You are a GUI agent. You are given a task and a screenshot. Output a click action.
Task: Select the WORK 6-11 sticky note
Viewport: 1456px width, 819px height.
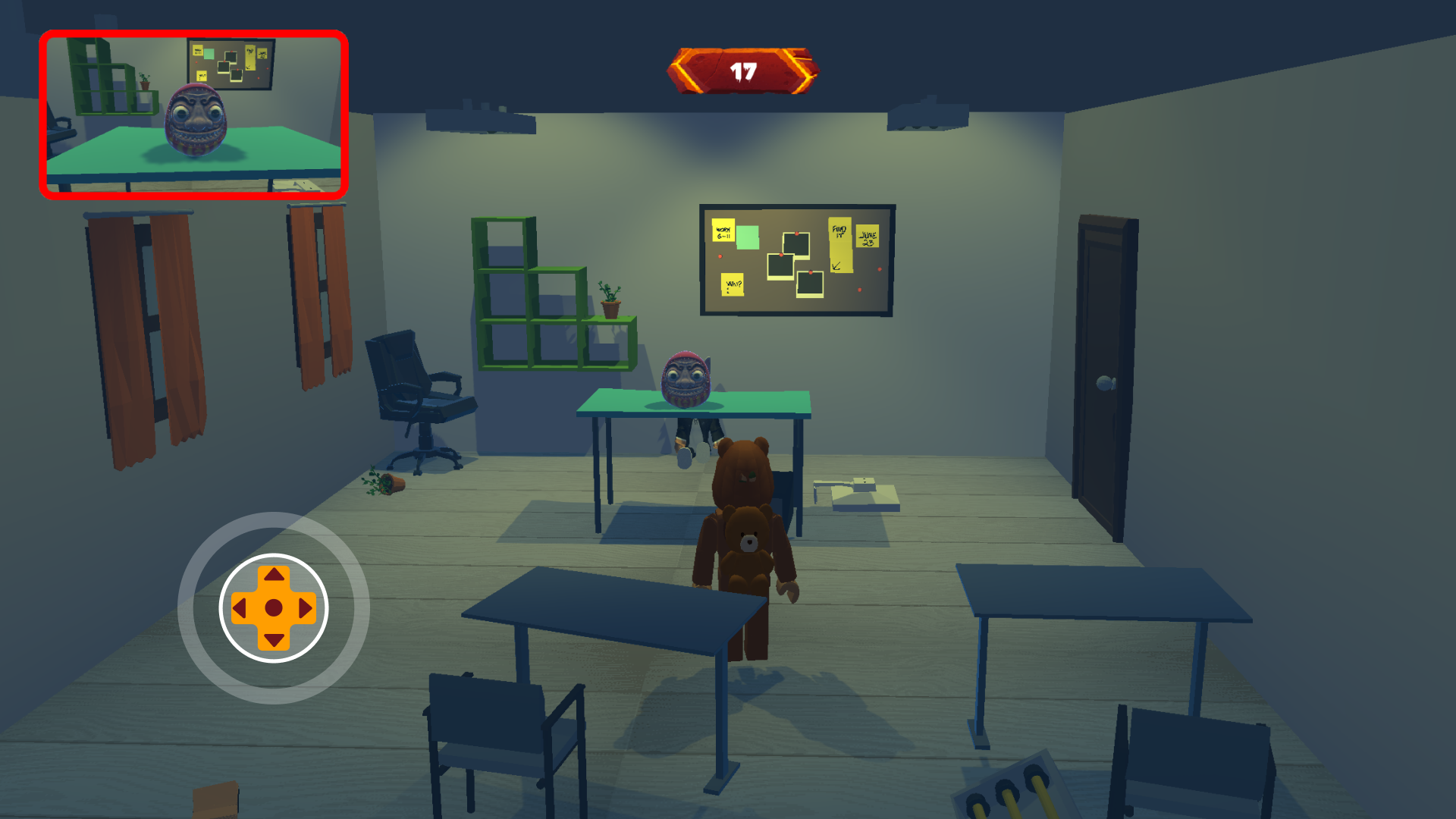pyautogui.click(x=723, y=231)
